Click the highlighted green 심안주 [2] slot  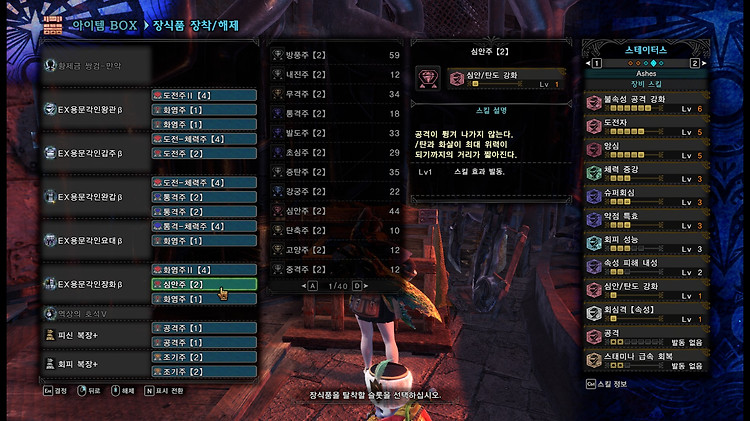tap(204, 285)
